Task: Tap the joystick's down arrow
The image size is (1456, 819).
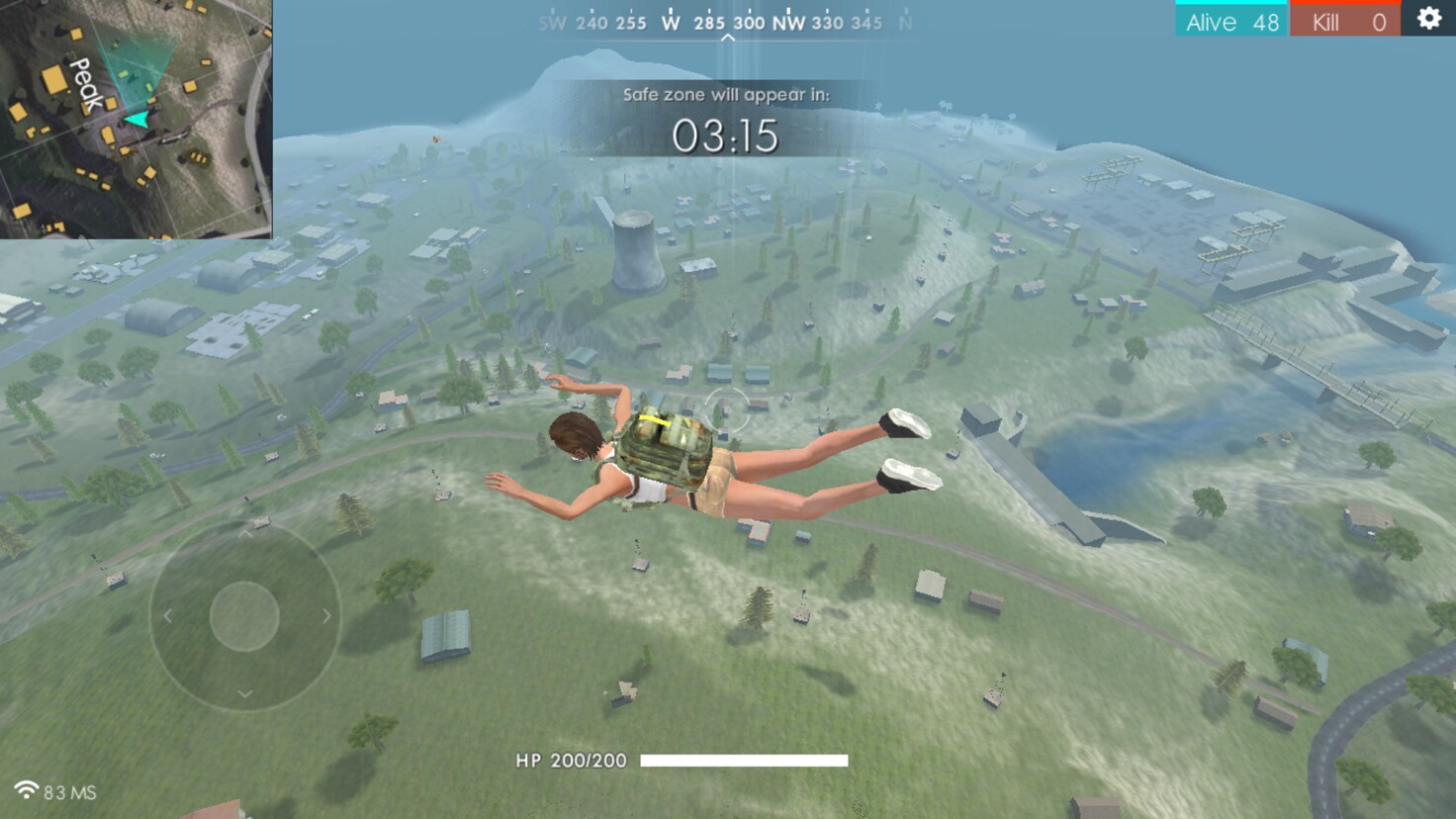Action: pyautogui.click(x=244, y=694)
